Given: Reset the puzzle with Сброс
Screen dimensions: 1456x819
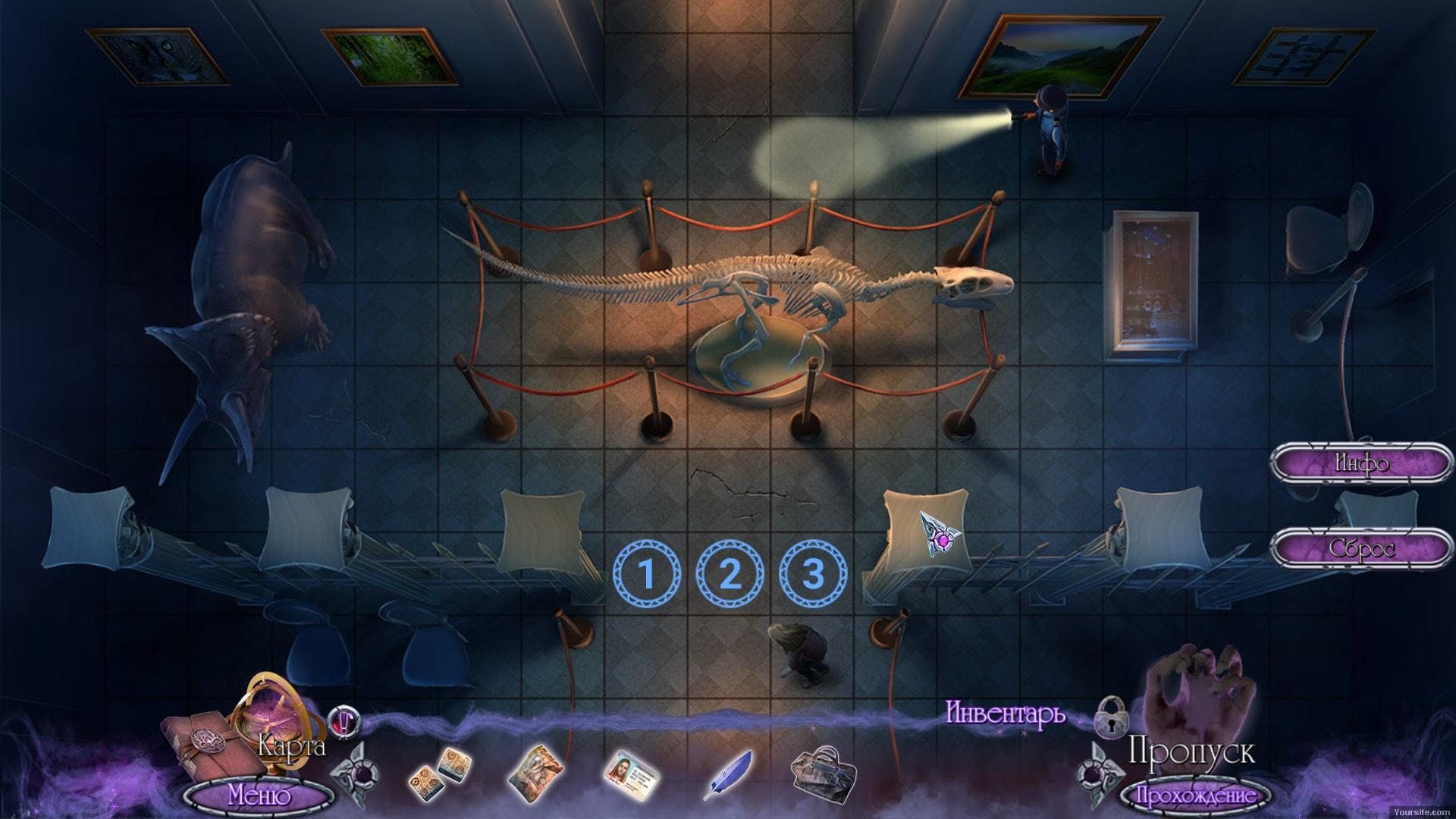Looking at the screenshot, I should point(1360,548).
